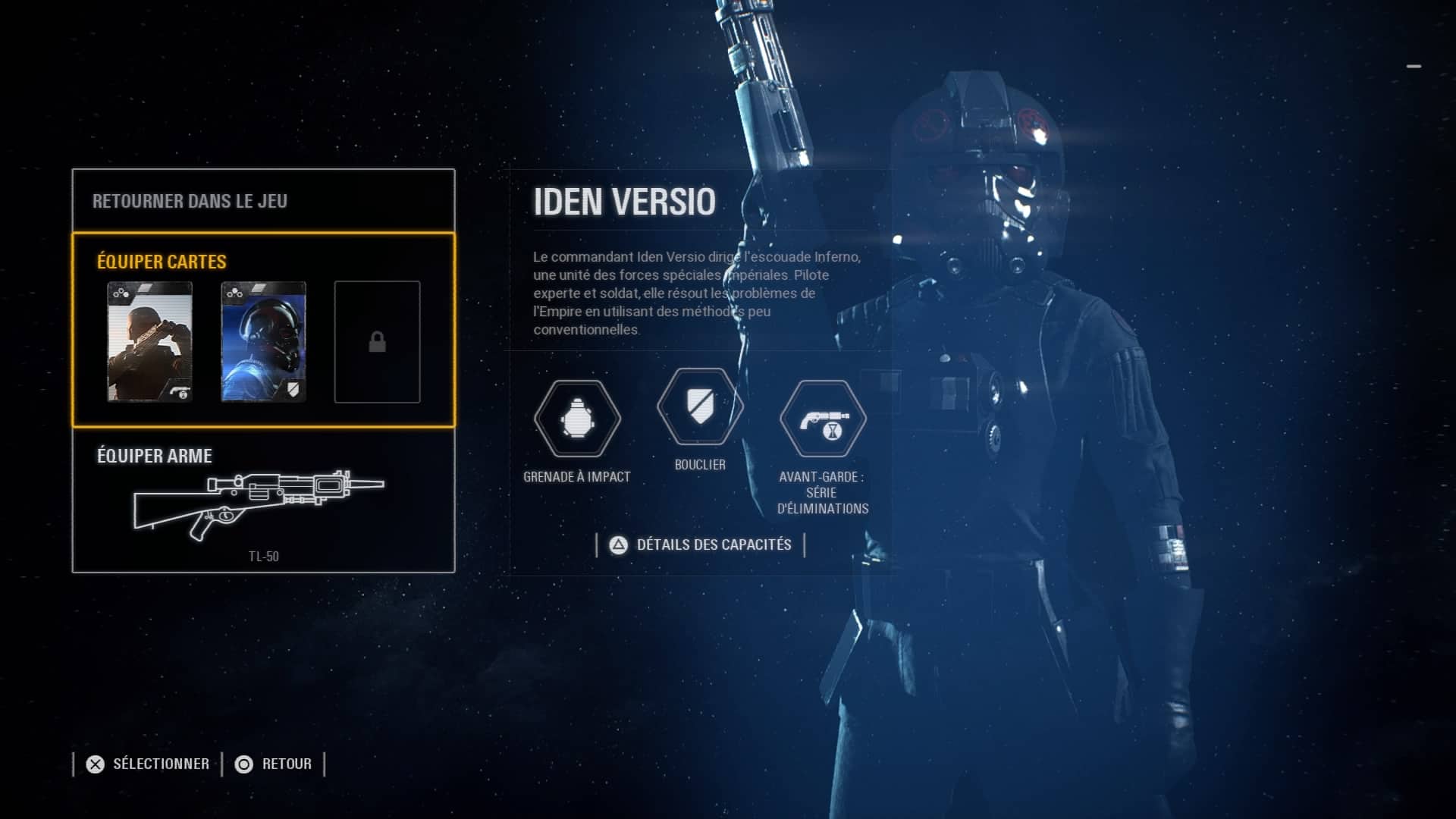Pick the helmeted pilot shield star card
Viewport: 1456px width, 819px height.
pos(263,341)
